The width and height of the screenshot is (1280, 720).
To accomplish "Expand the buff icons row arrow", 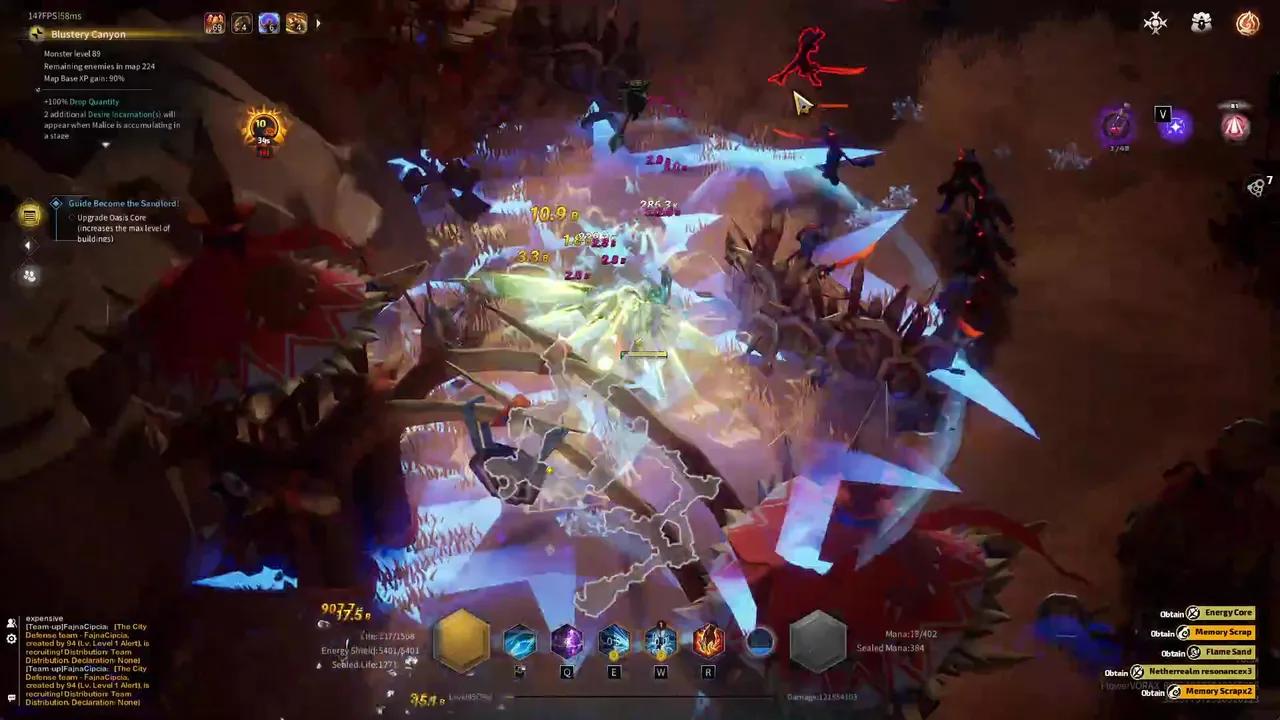I will 318,23.
